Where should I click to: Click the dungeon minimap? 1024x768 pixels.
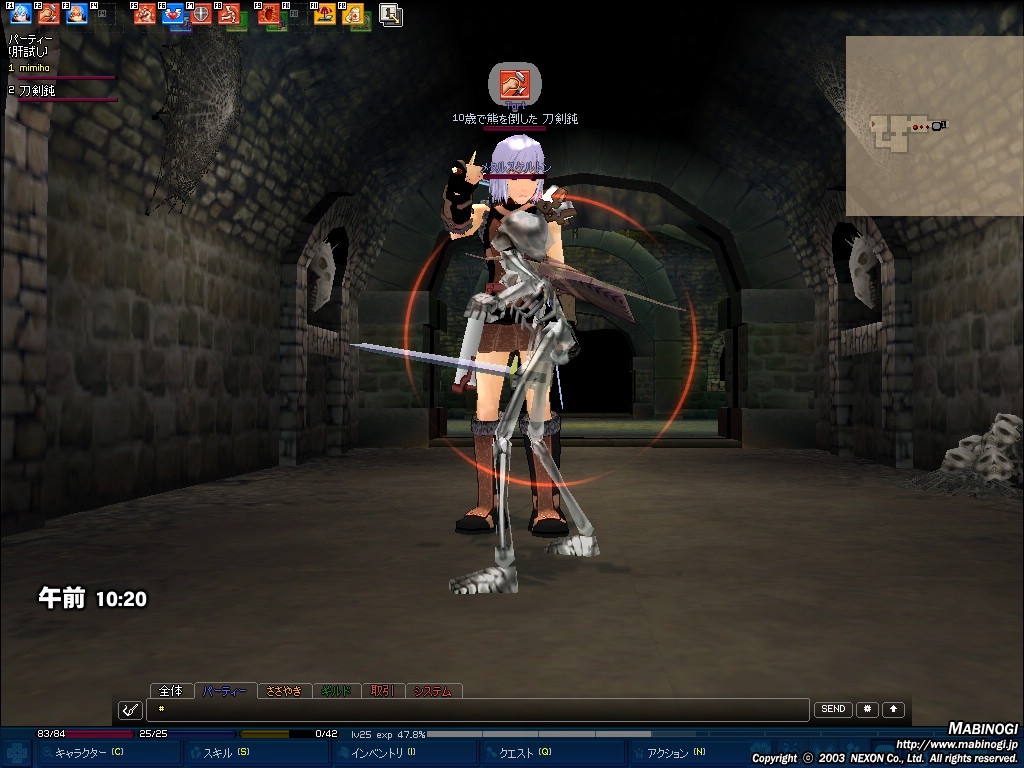(x=933, y=126)
